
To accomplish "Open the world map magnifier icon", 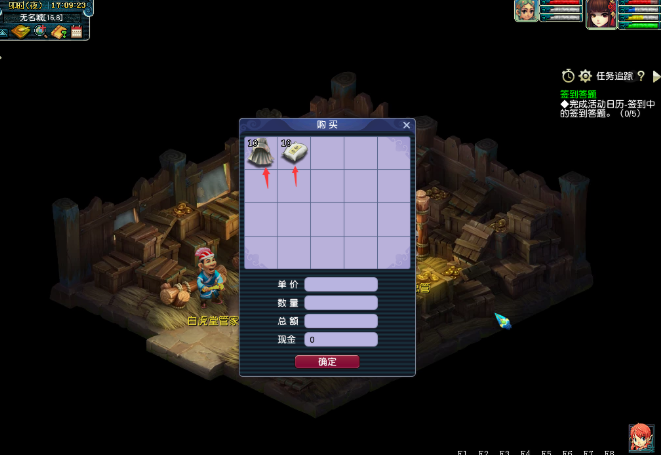I will (x=40, y=32).
